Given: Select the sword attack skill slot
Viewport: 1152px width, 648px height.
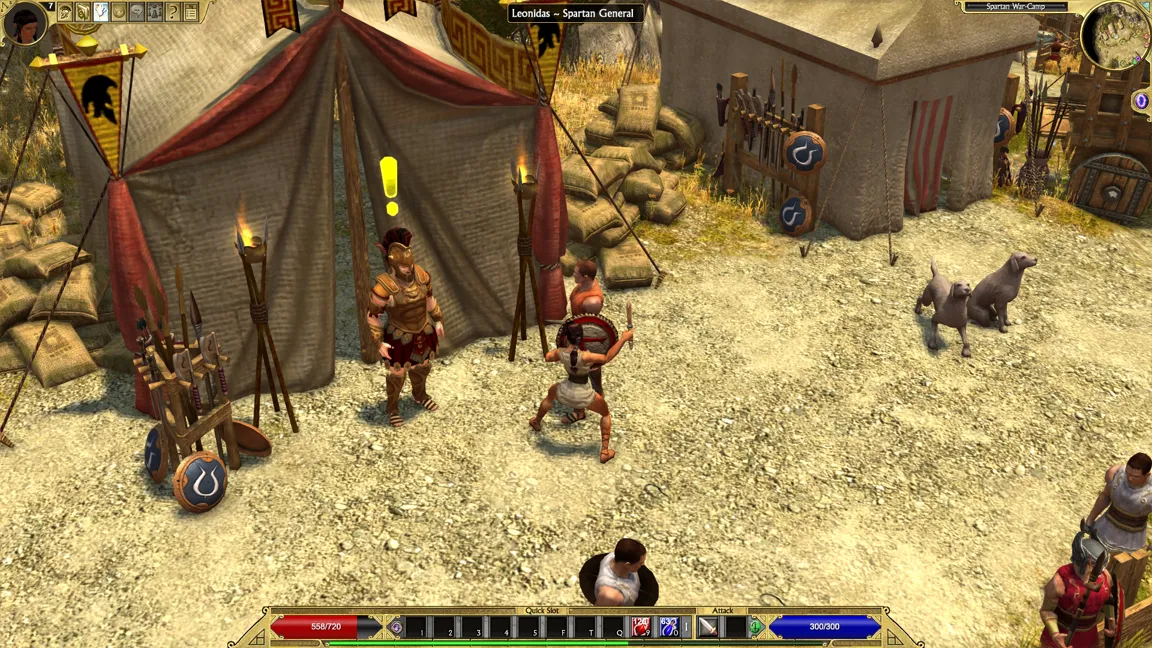Looking at the screenshot, I should tap(708, 627).
